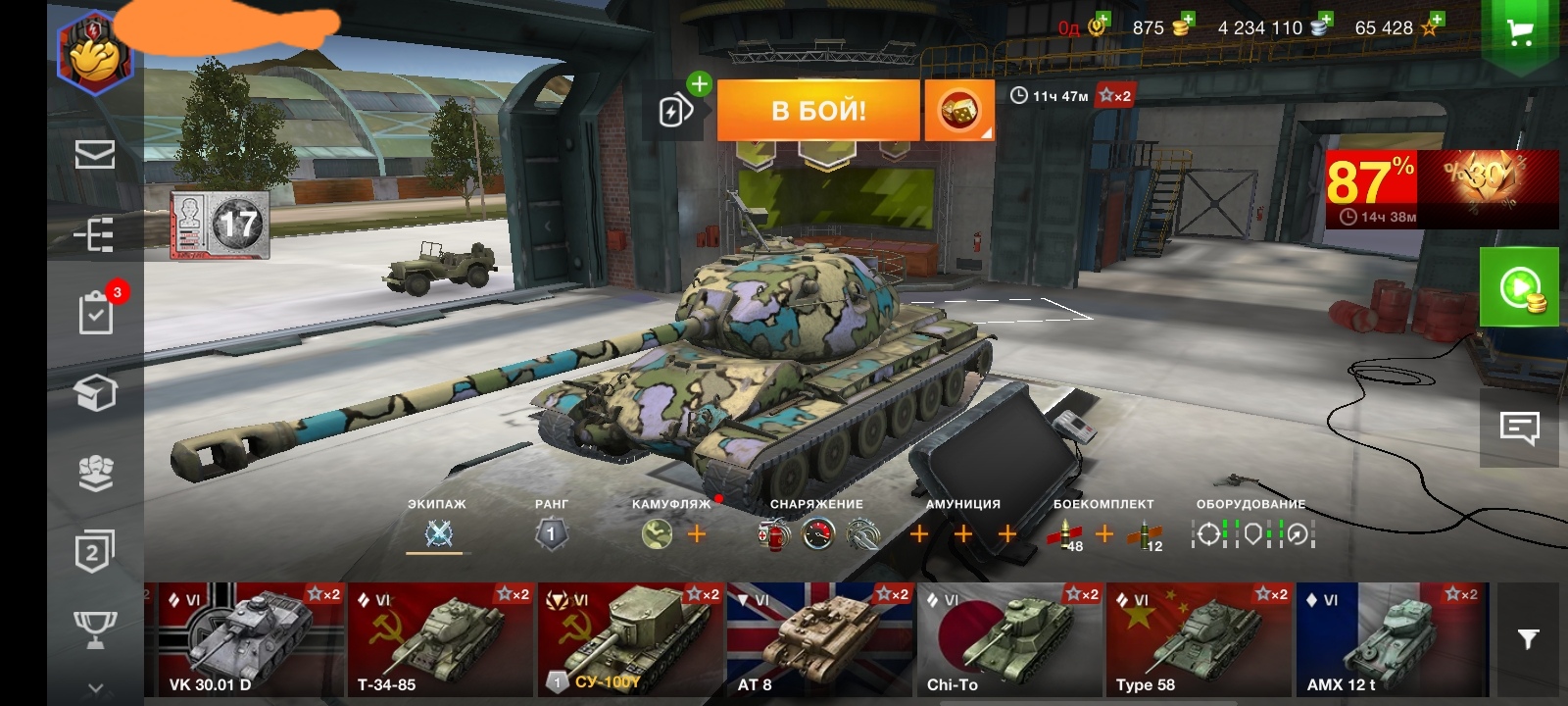Open the chat speech bubble
This screenshot has width=1568, height=706.
coord(1519,428)
